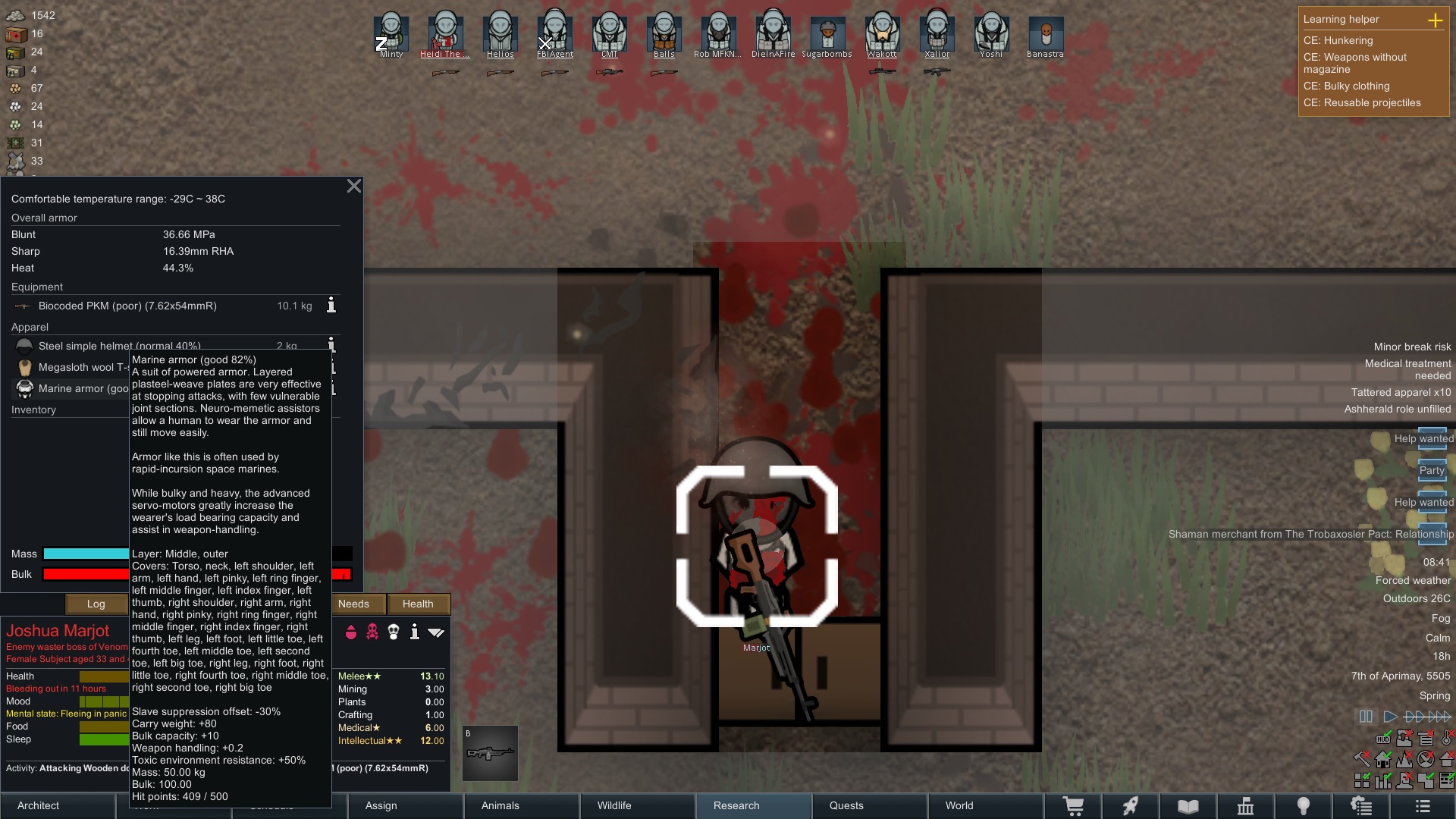Click the rocket ship icon in bottom toolbar

[1130, 805]
